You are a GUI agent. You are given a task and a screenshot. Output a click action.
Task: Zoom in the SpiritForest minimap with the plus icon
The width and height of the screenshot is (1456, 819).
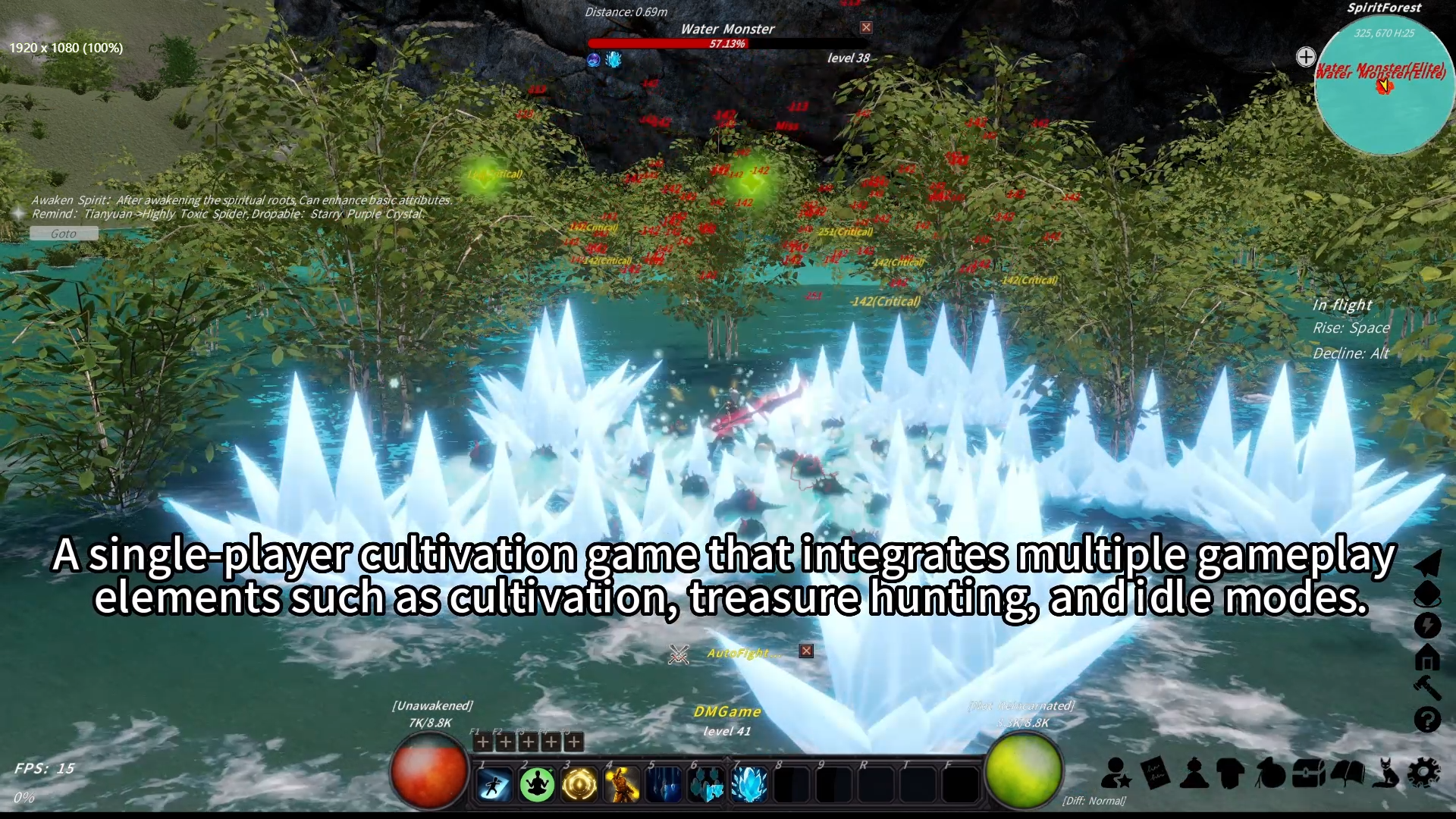click(1306, 56)
